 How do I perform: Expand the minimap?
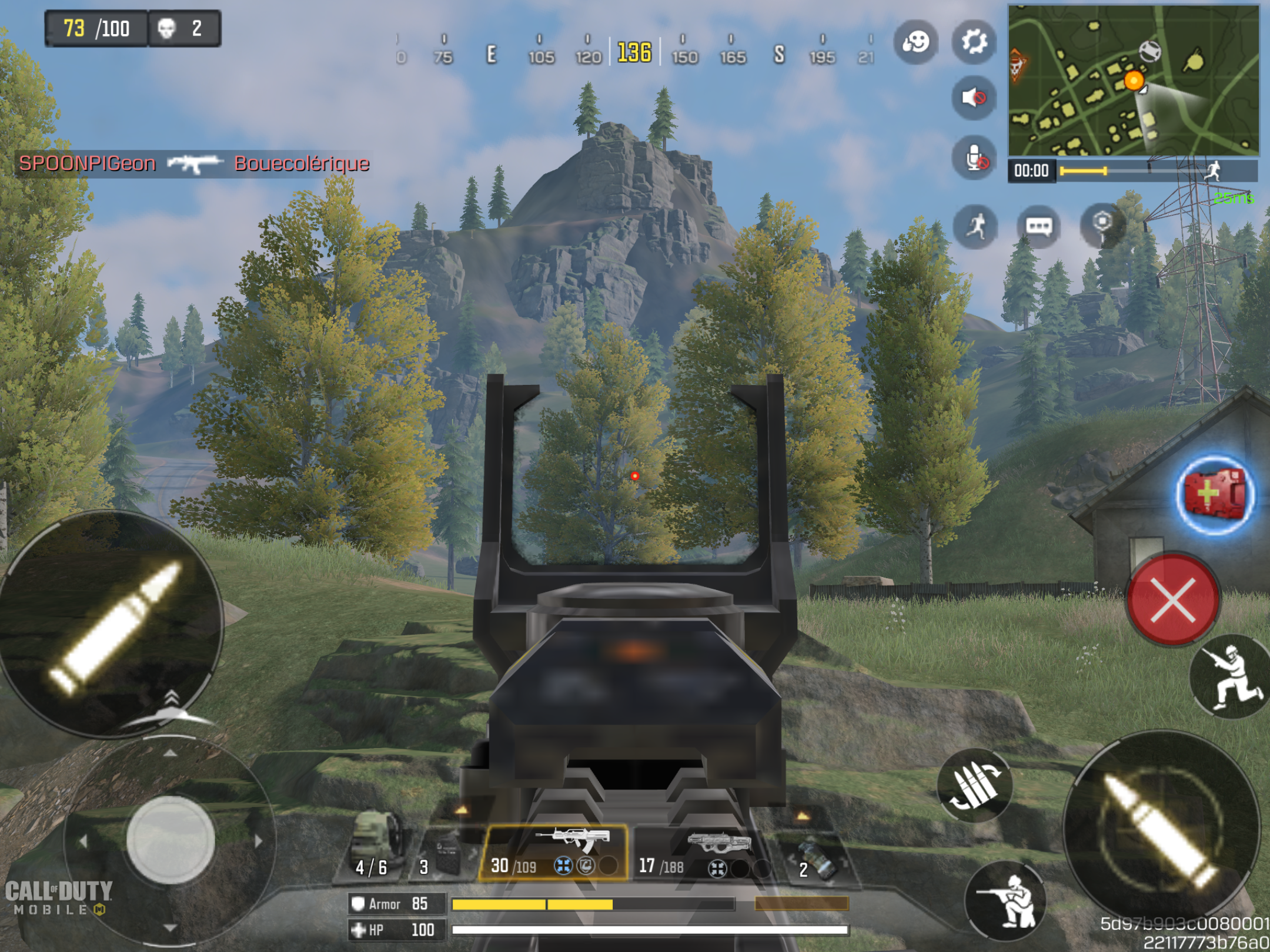pos(1134,80)
